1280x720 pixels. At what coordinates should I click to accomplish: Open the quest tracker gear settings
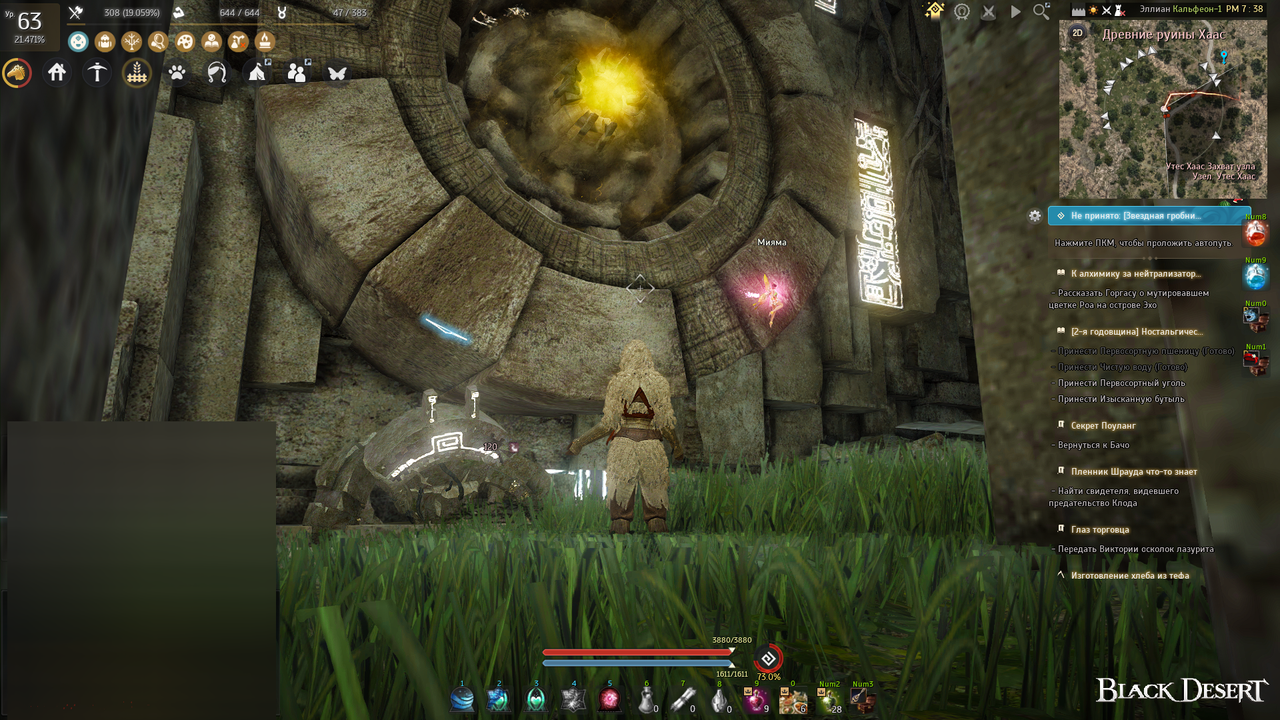click(1035, 215)
